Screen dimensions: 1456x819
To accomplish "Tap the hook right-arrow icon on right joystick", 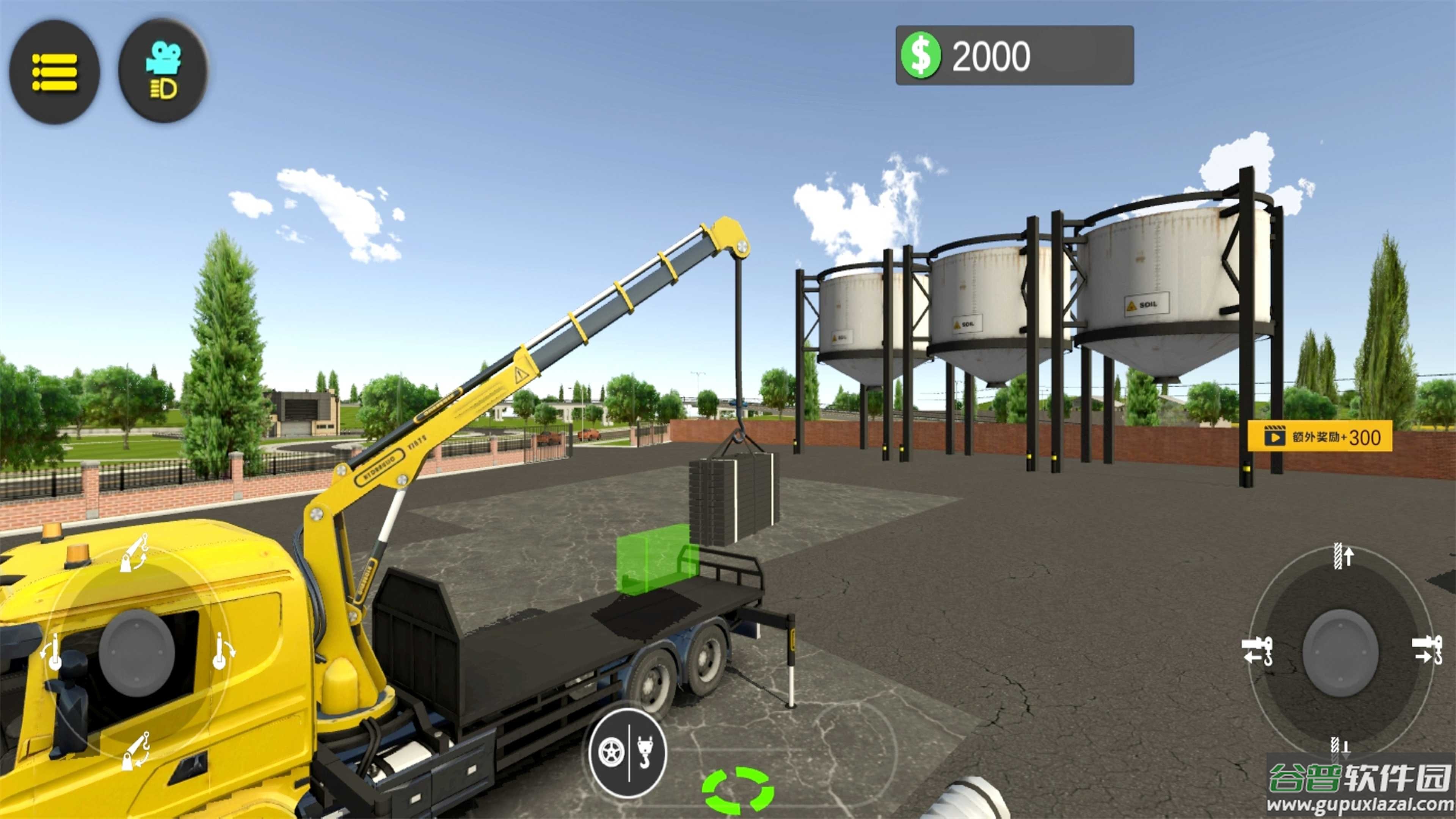I will (x=1426, y=650).
